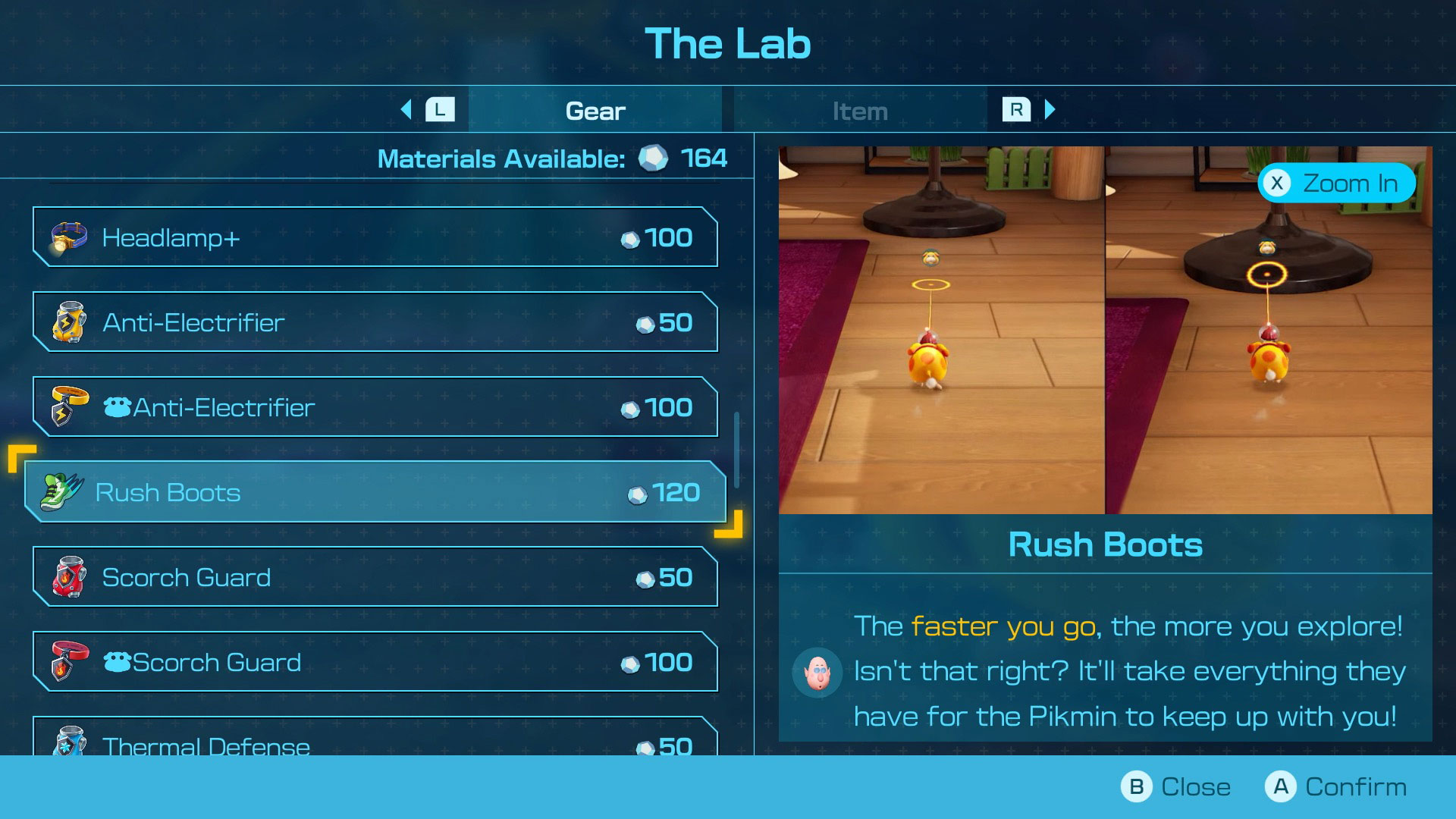
Task: Choose the 50-cost Anti-Electrifier gear
Action: [x=375, y=322]
